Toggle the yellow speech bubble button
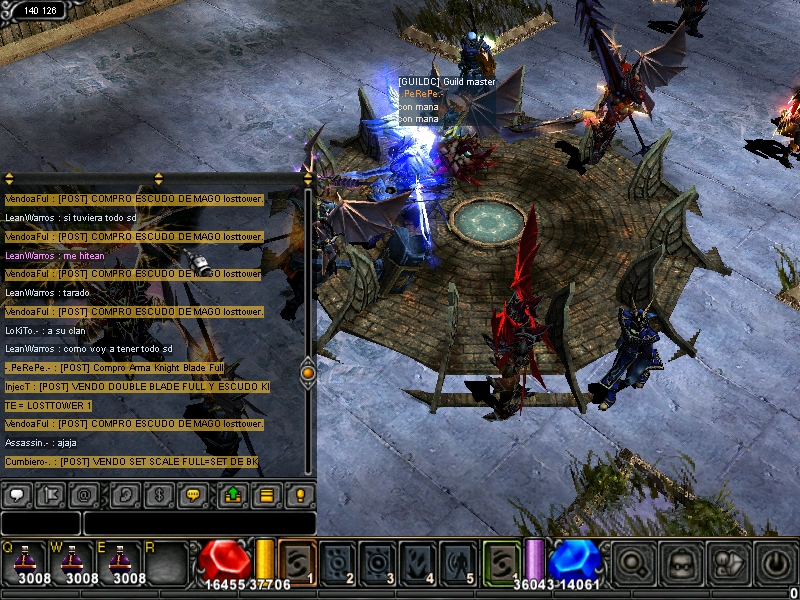Image resolution: width=800 pixels, height=600 pixels. click(192, 494)
